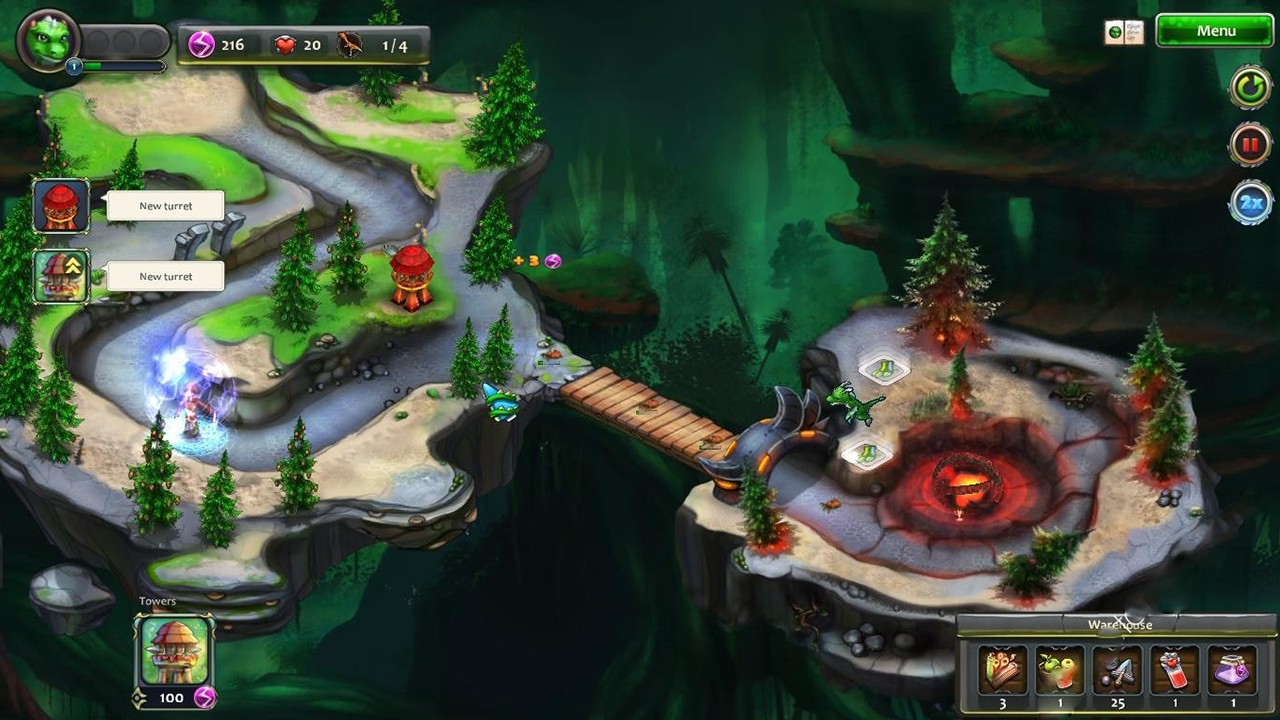Select the red health potion in the Warehouse
This screenshot has width=1280, height=720.
point(1176,670)
